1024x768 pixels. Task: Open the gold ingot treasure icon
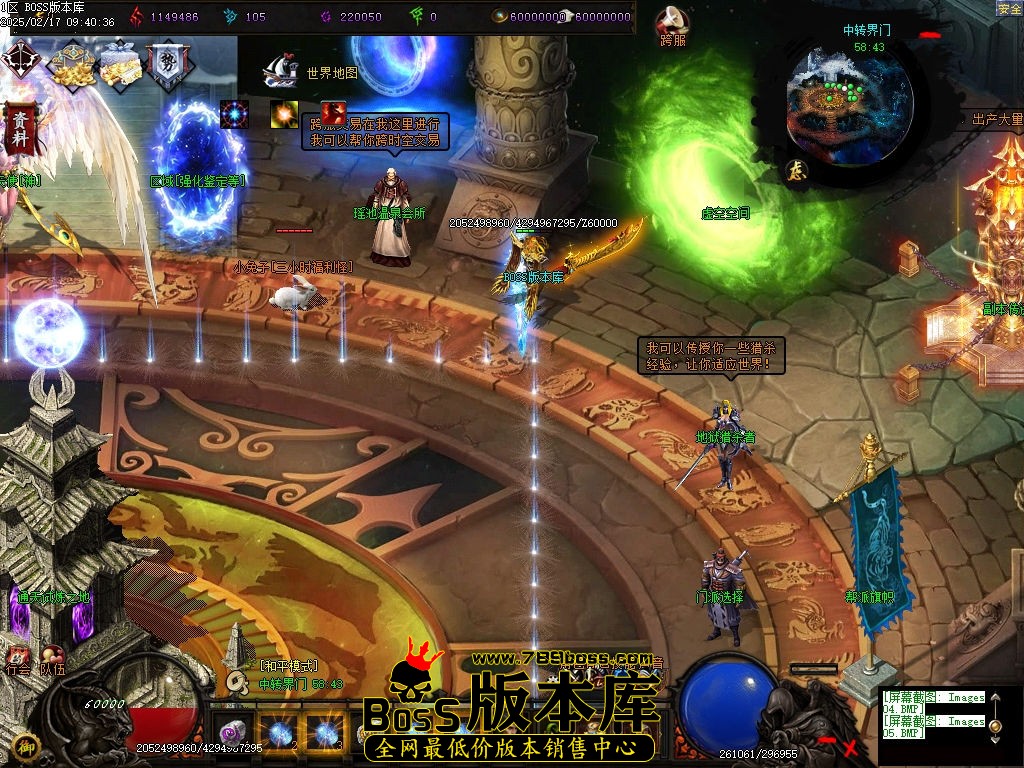[x=72, y=64]
